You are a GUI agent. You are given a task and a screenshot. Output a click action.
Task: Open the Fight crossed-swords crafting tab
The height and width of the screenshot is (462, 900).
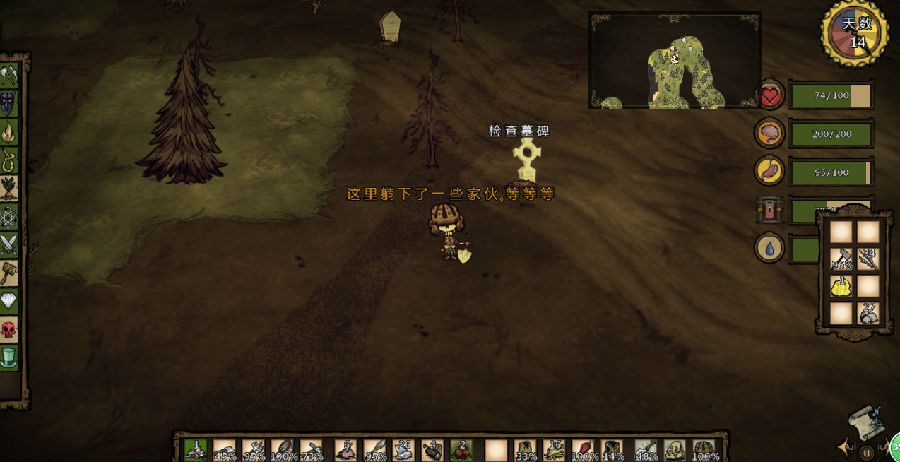click(9, 243)
